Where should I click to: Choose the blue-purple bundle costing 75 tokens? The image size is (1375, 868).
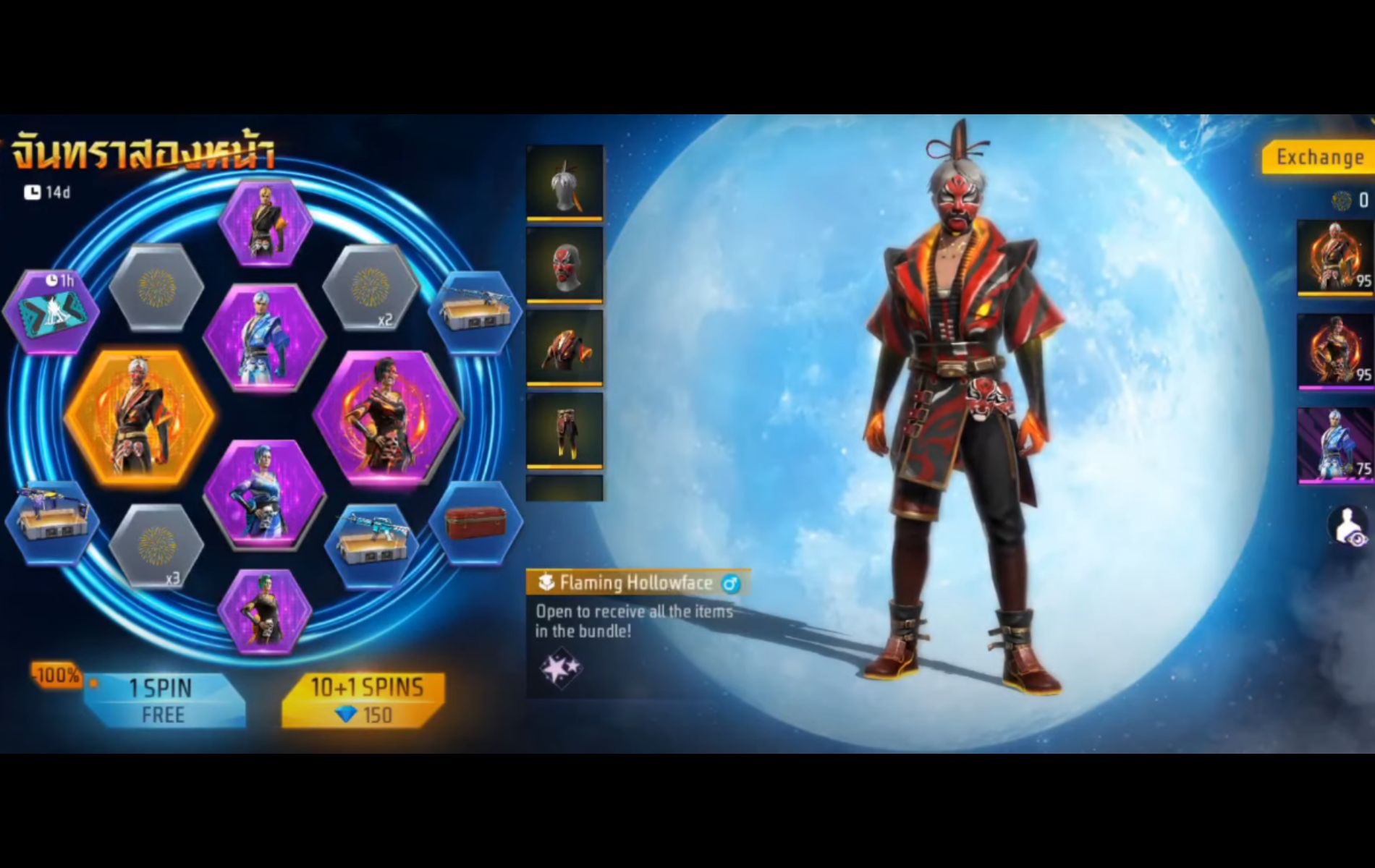click(x=1334, y=445)
